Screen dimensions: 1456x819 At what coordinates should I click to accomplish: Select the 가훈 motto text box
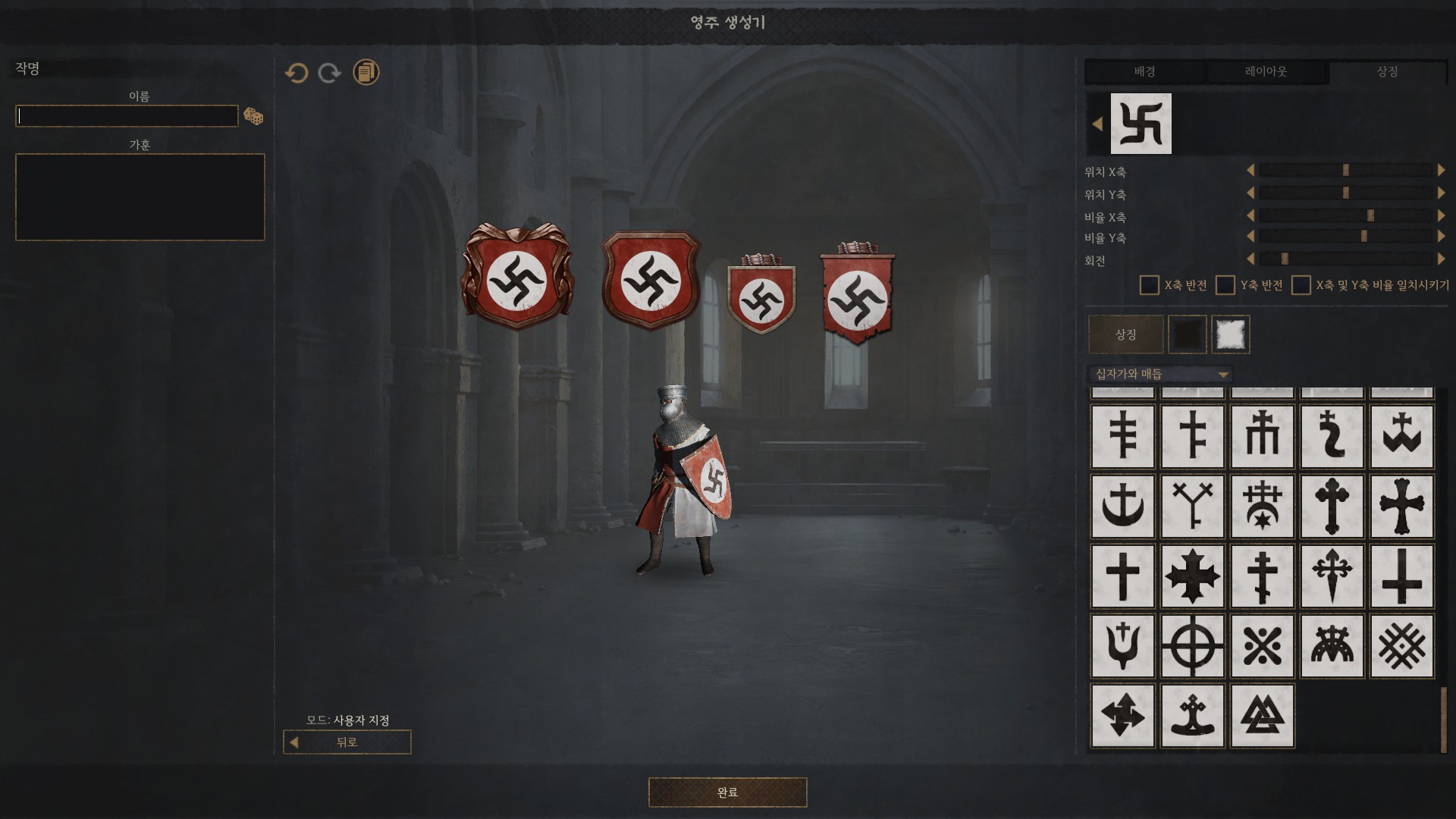click(140, 197)
